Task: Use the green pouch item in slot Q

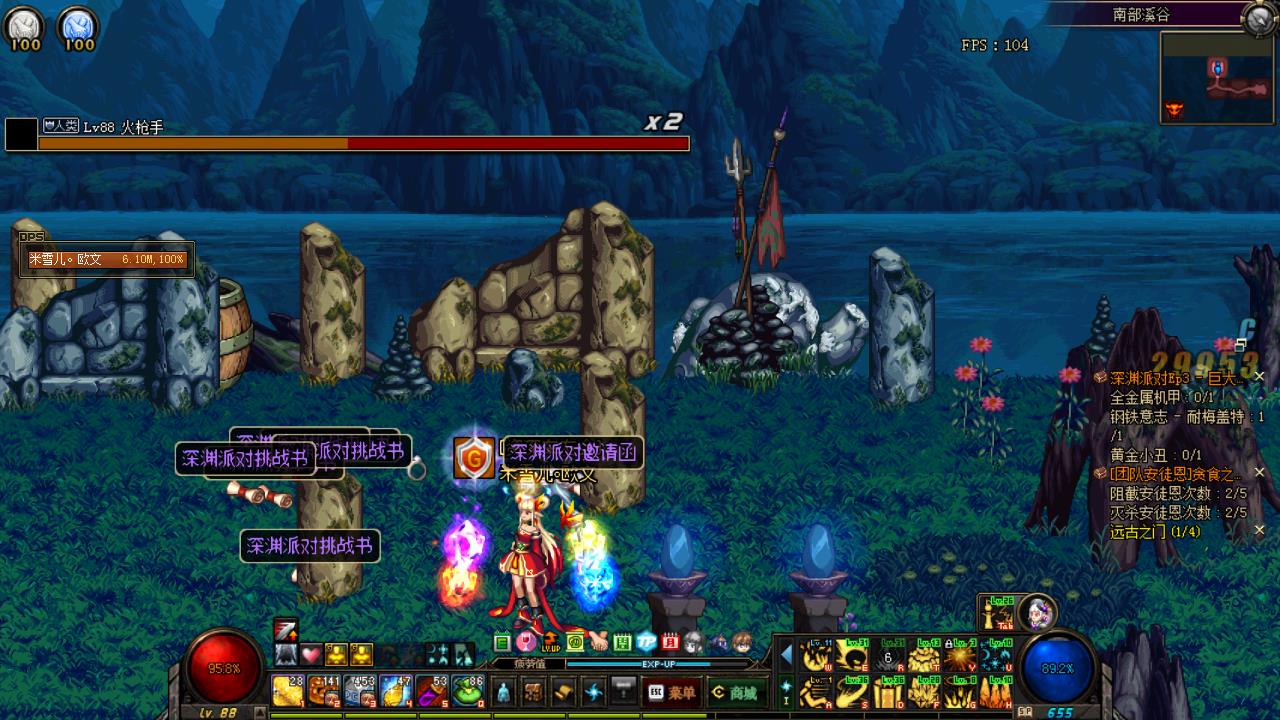Action: click(468, 690)
